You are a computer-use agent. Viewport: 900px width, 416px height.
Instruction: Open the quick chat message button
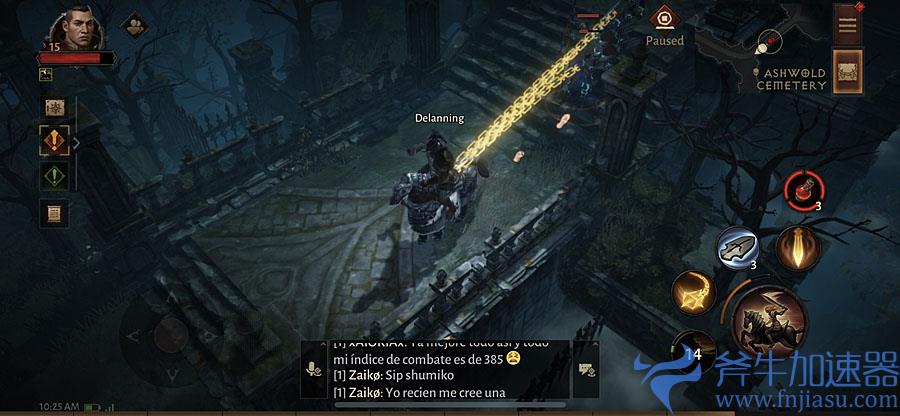[586, 370]
